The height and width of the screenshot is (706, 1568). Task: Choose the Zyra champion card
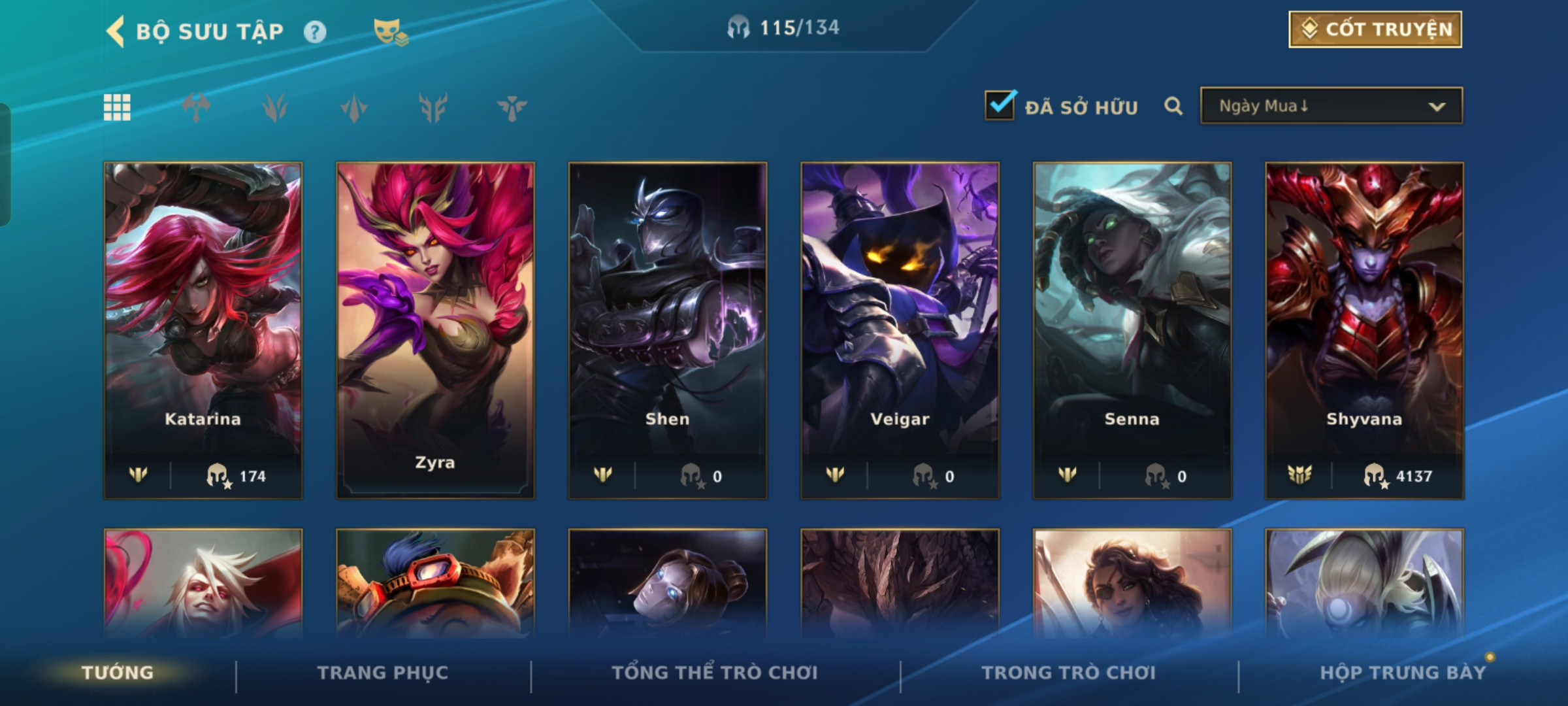tap(435, 330)
